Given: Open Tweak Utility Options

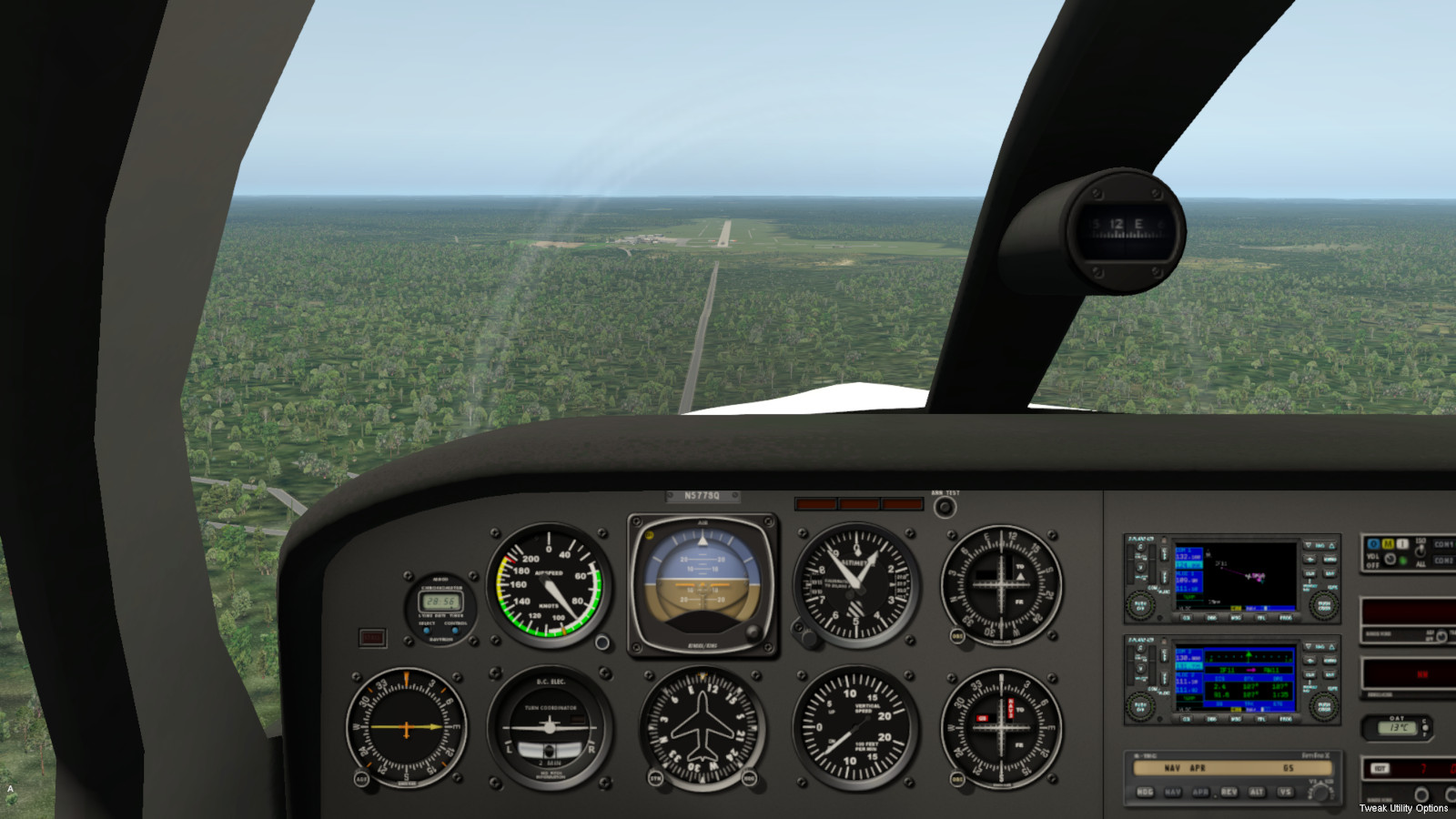Looking at the screenshot, I should point(1403,808).
